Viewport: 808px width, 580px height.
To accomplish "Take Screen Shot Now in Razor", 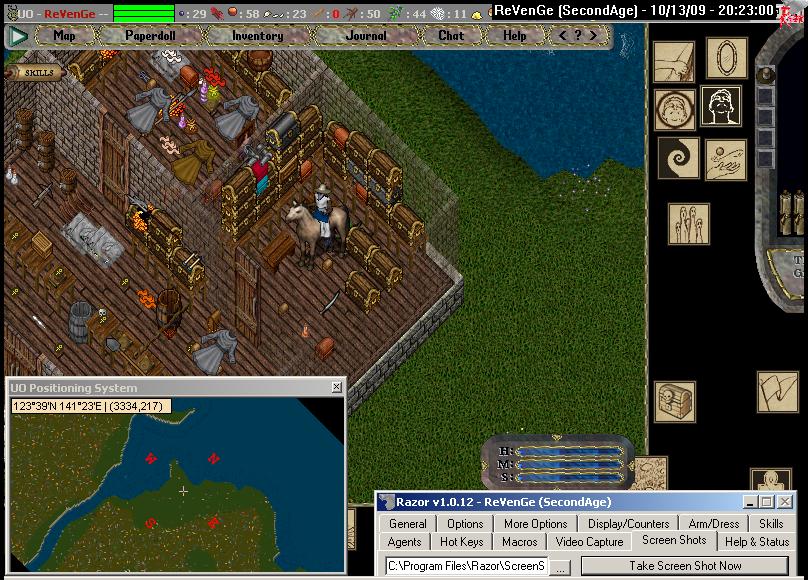I will pyautogui.click(x=685, y=566).
